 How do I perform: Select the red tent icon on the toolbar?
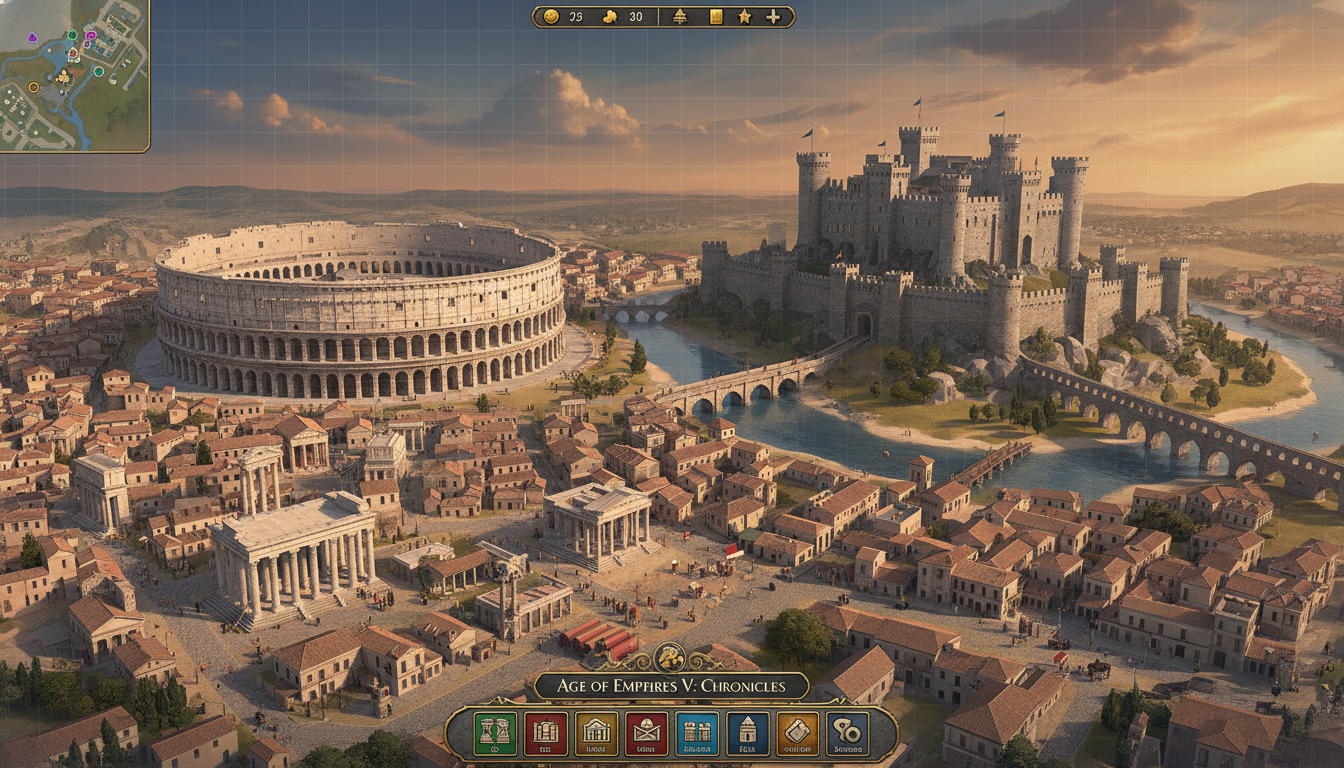click(x=648, y=733)
